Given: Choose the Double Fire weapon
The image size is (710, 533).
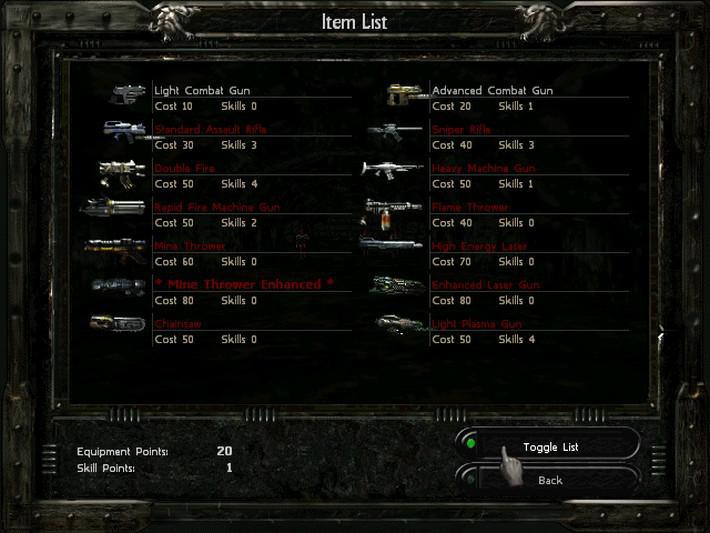Looking at the screenshot, I should (185, 169).
